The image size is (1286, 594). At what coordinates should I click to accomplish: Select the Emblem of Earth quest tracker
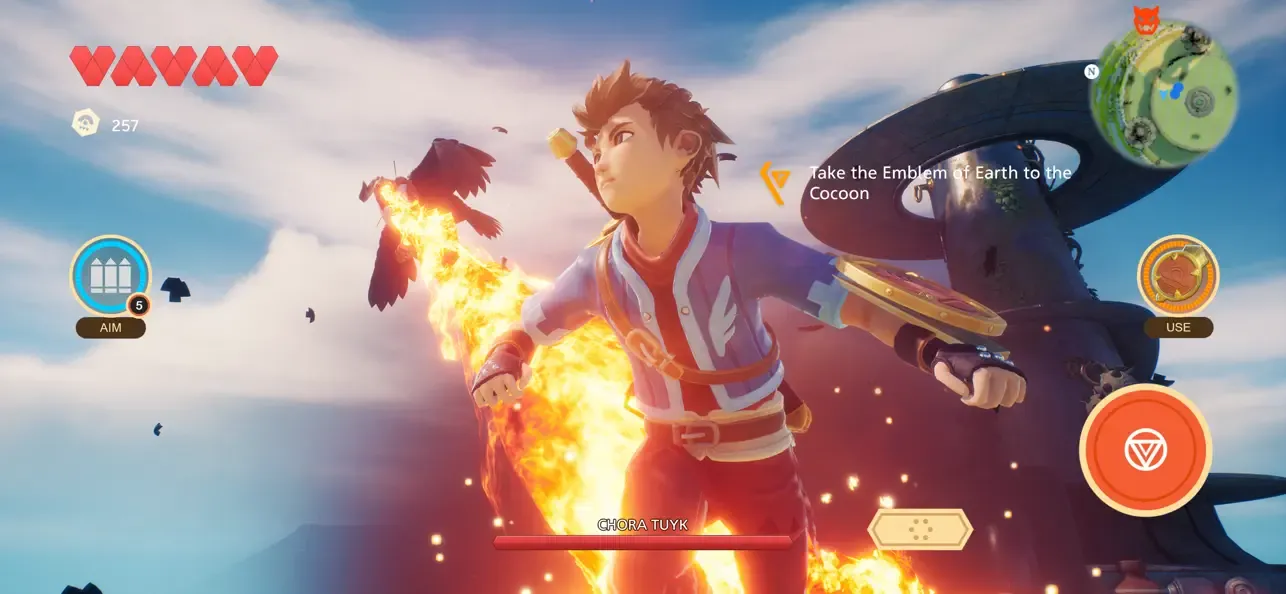coord(920,183)
